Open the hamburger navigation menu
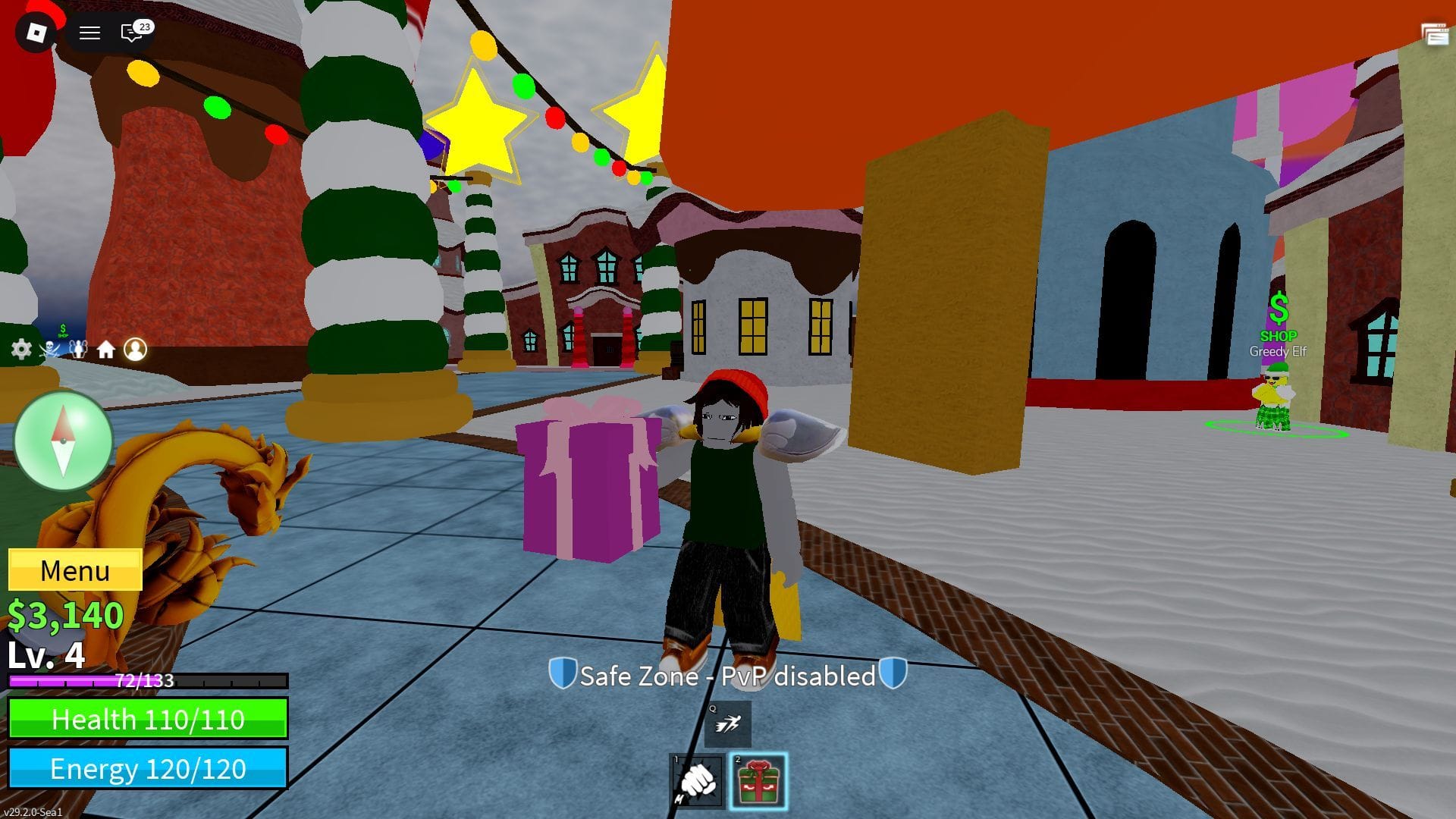The image size is (1456, 819). pyautogui.click(x=89, y=33)
